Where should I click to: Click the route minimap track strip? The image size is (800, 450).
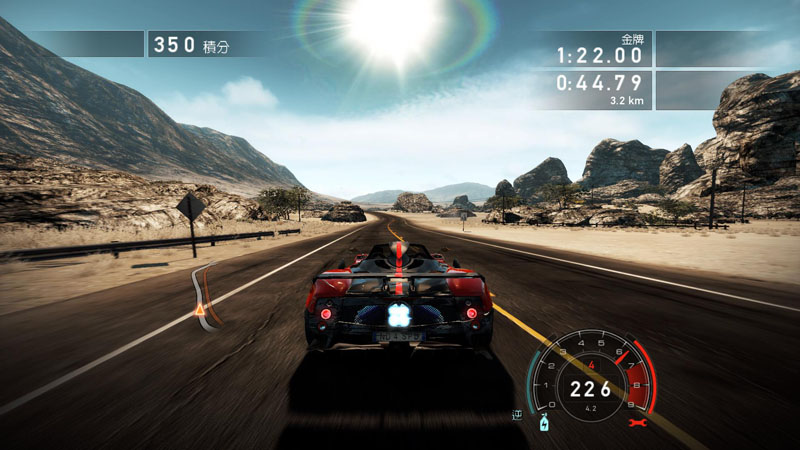coord(203,288)
